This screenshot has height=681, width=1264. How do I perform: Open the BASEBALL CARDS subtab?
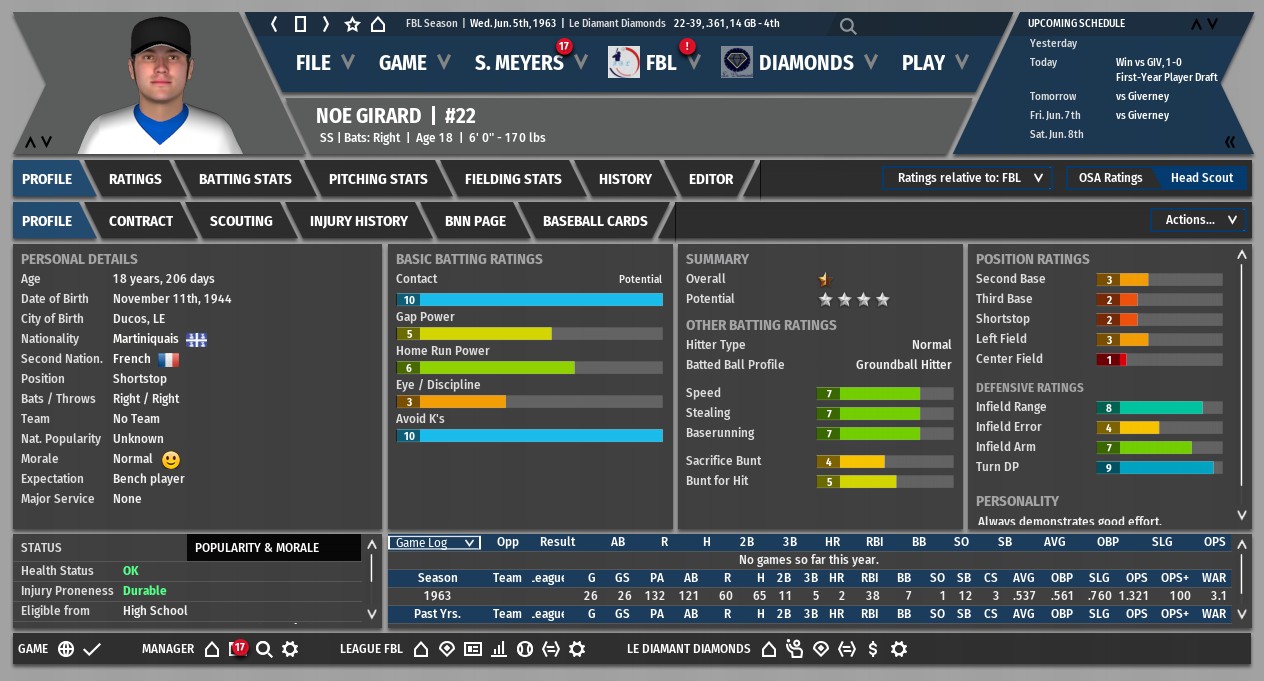pos(595,221)
